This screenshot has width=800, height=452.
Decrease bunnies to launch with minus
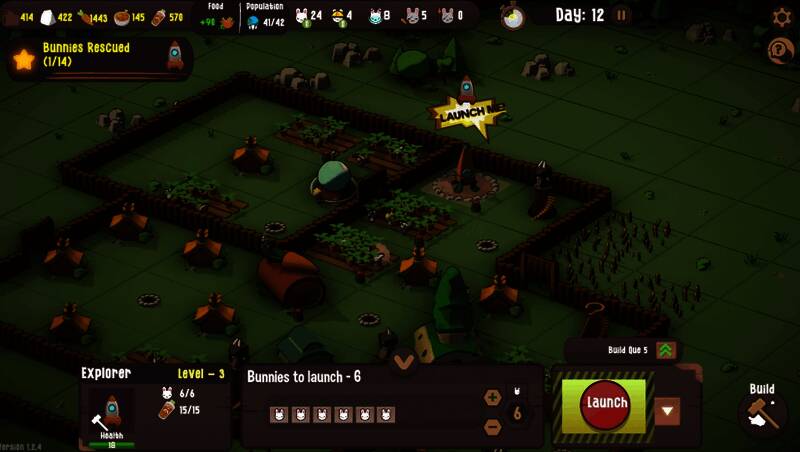point(492,427)
